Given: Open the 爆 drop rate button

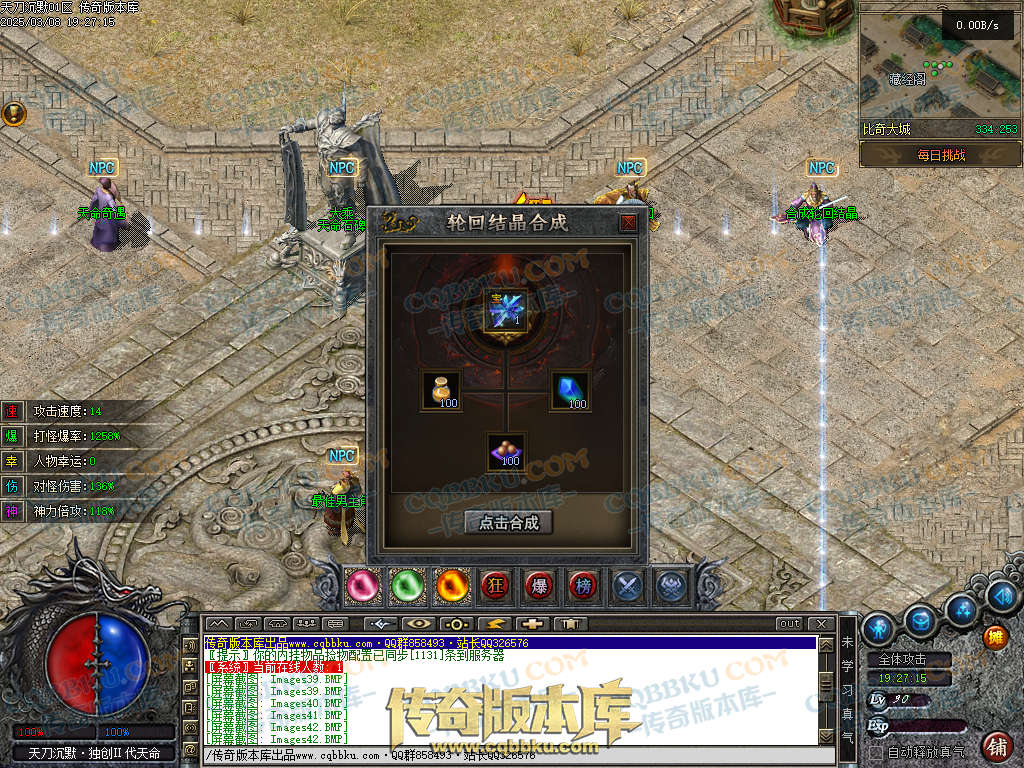Looking at the screenshot, I should click(539, 585).
